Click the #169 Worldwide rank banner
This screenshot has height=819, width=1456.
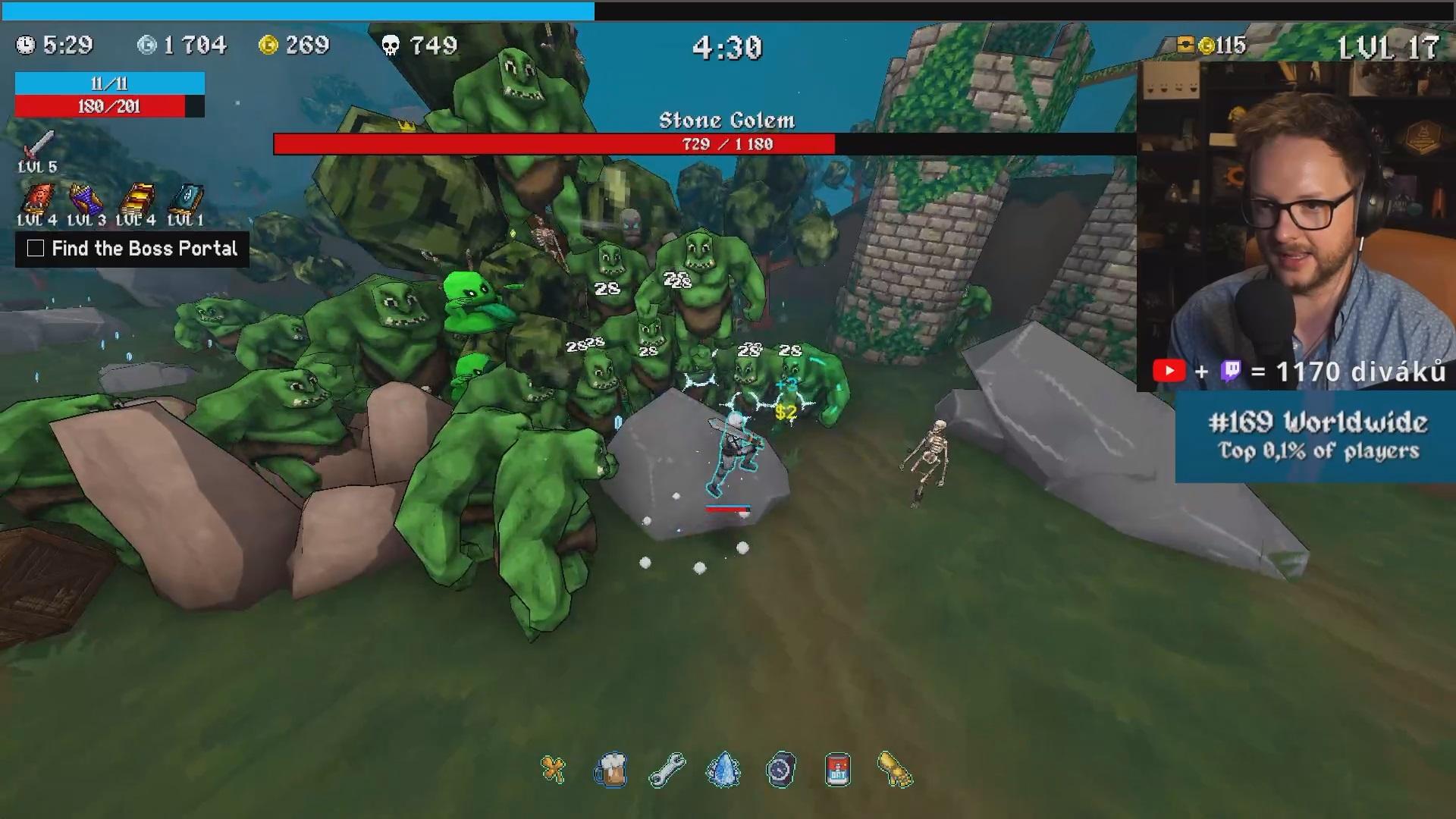(x=1316, y=437)
